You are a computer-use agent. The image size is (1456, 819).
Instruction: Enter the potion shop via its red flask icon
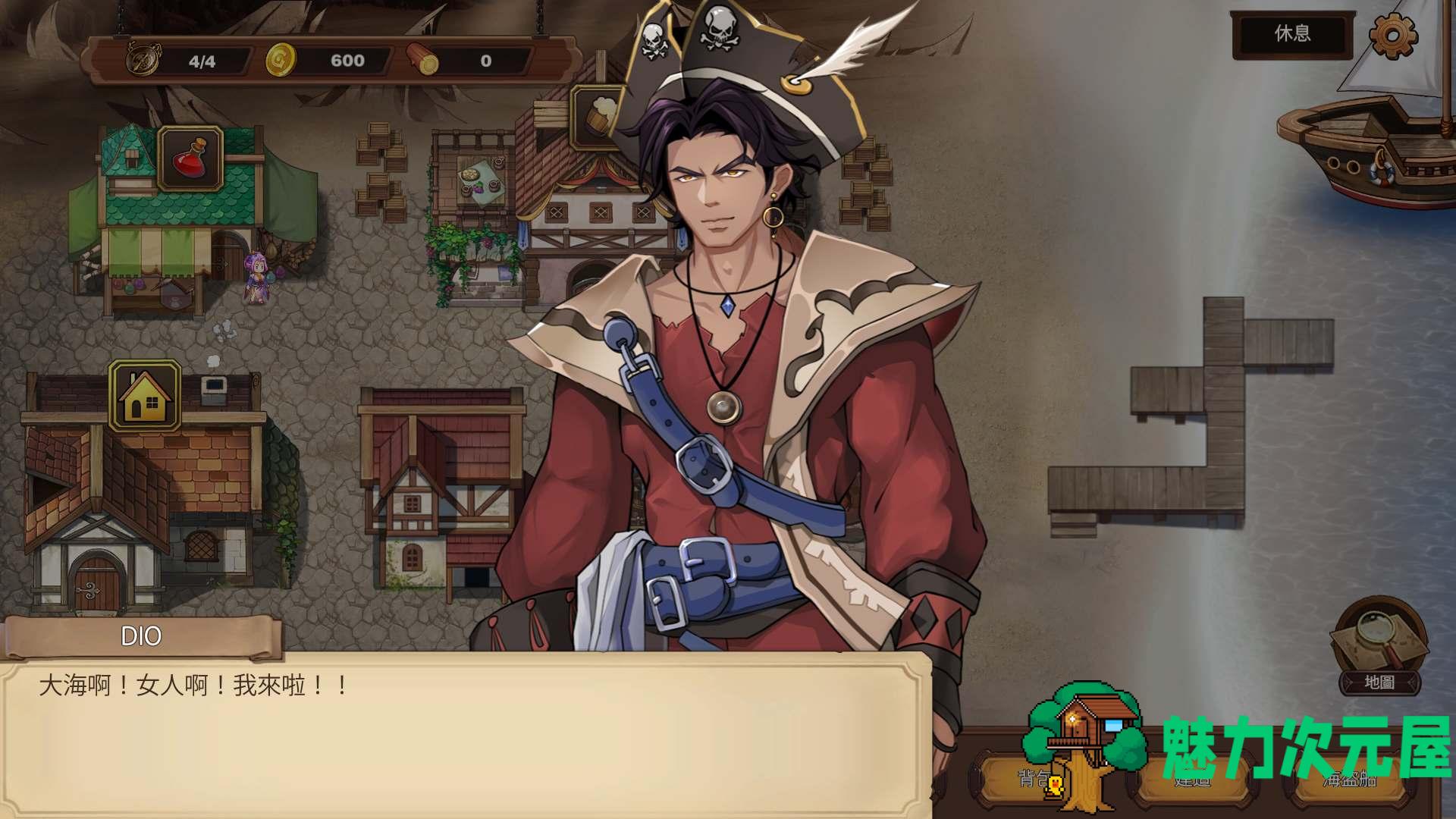pyautogui.click(x=190, y=158)
